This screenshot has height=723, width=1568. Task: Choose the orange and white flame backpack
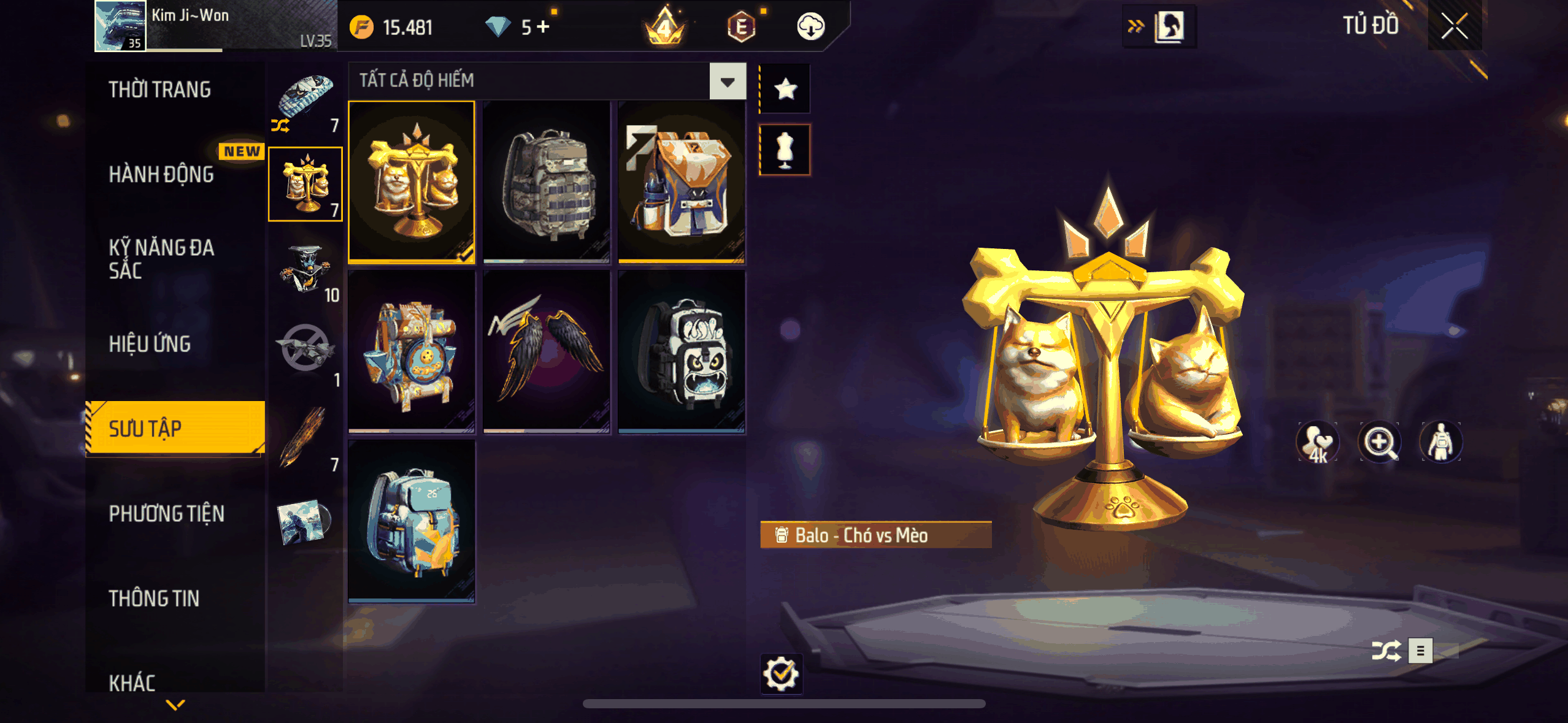tap(681, 182)
